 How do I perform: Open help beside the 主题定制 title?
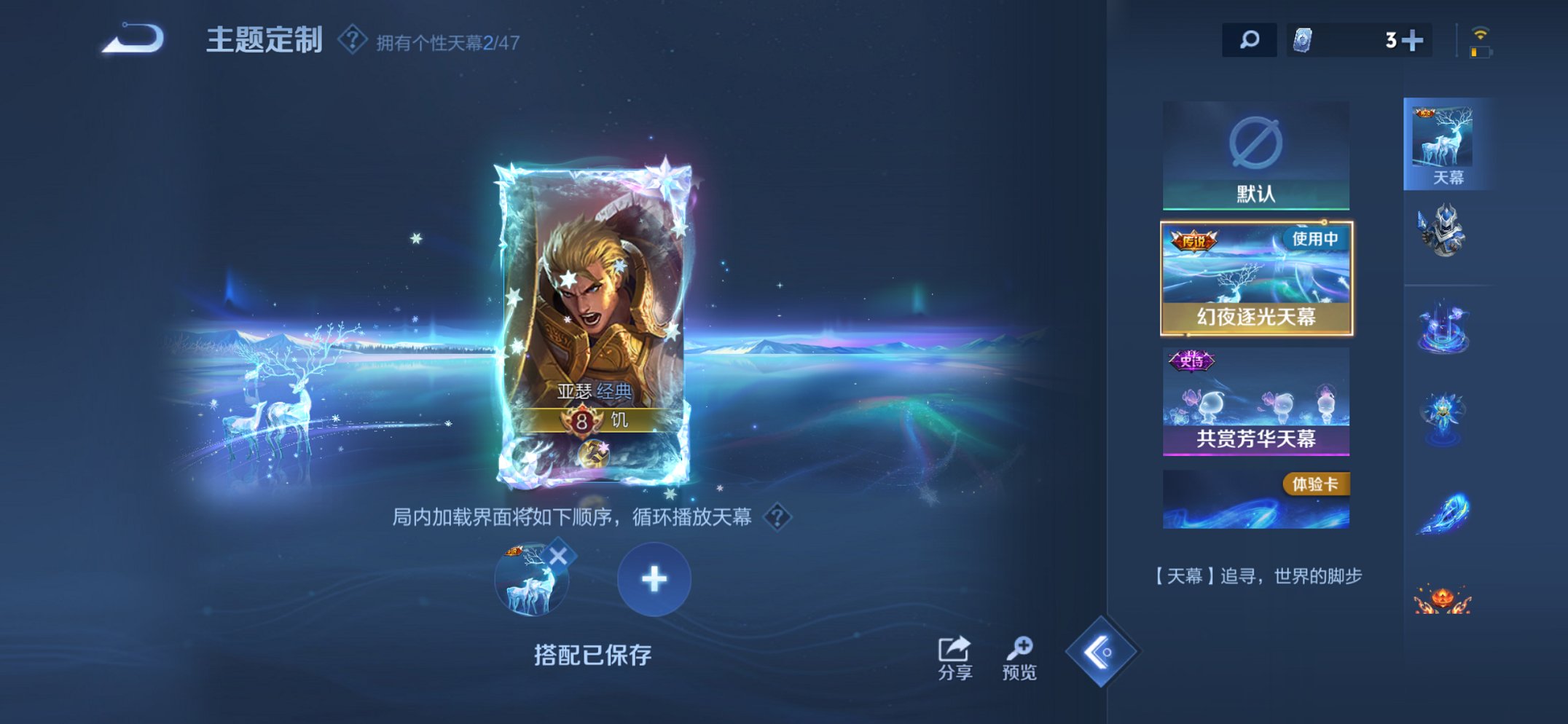click(353, 40)
